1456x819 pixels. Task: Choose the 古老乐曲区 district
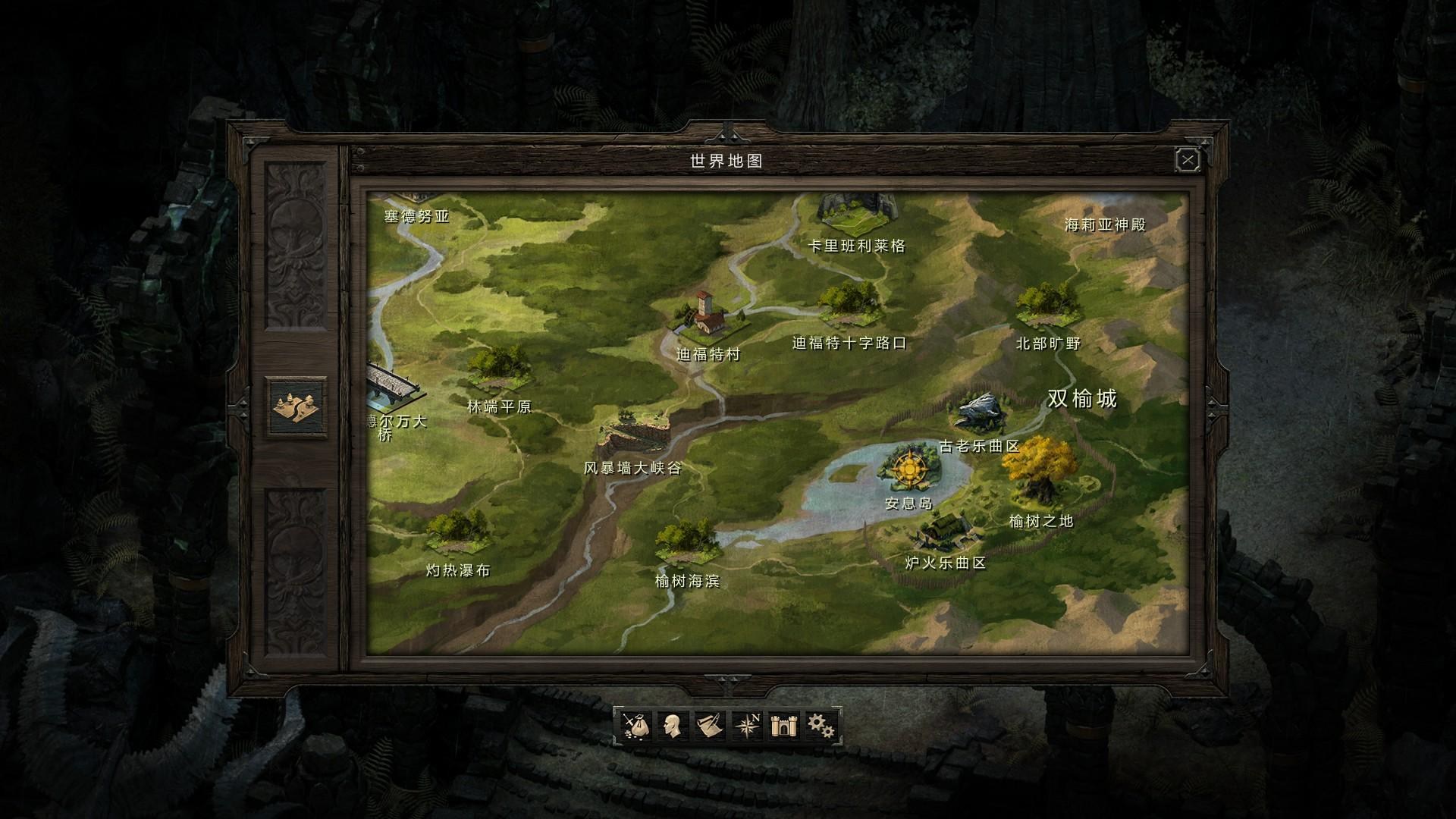click(x=979, y=412)
